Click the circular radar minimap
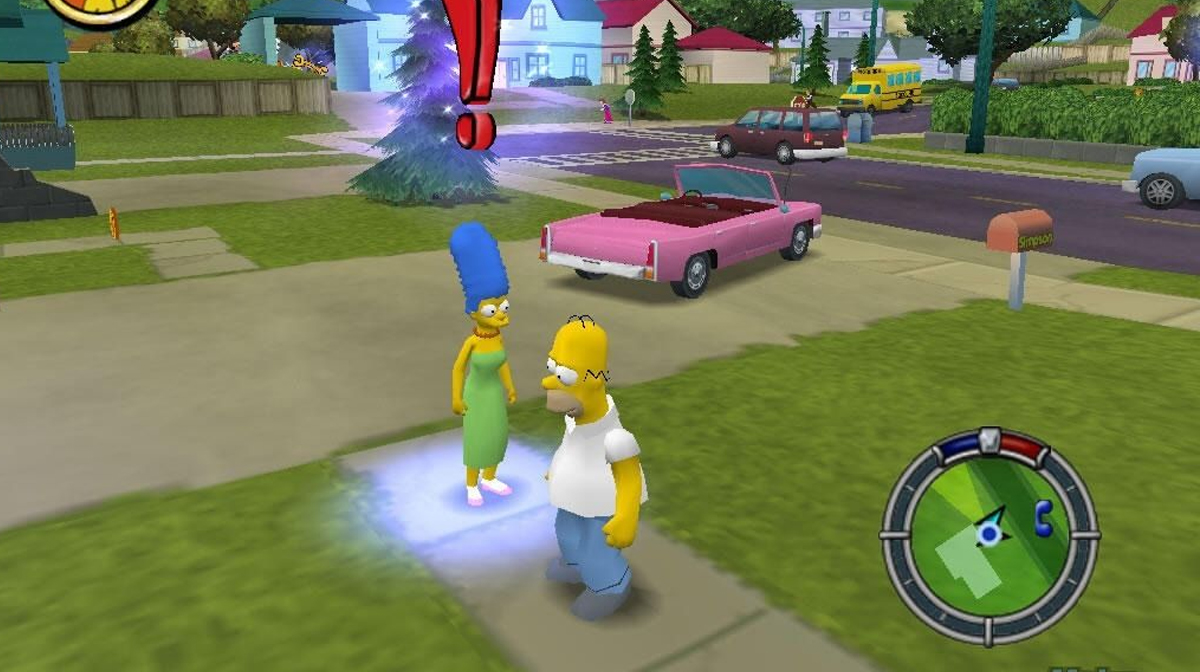 pyautogui.click(x=989, y=535)
